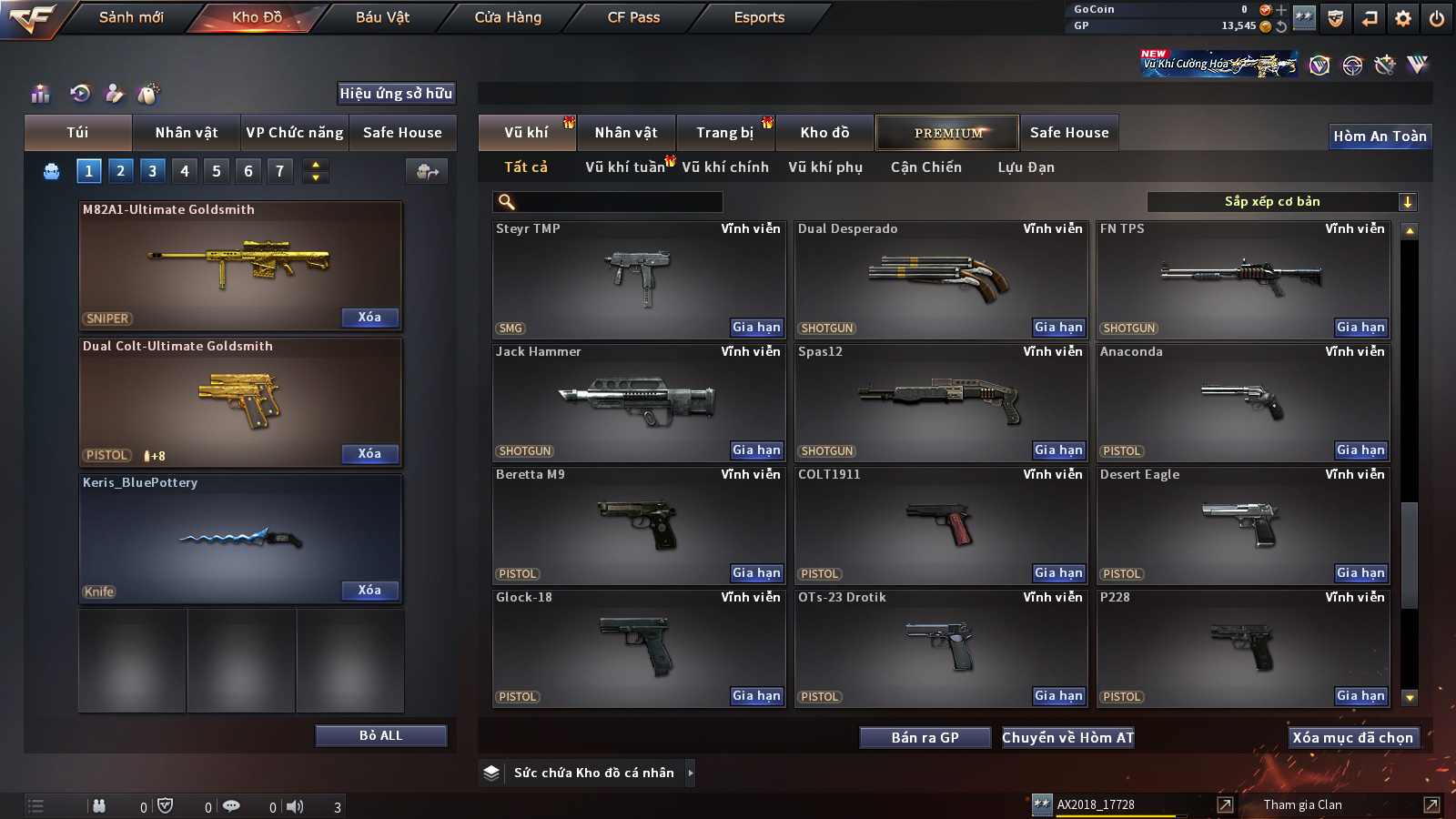Open the Esports menu
1456x819 pixels.
pos(759,17)
